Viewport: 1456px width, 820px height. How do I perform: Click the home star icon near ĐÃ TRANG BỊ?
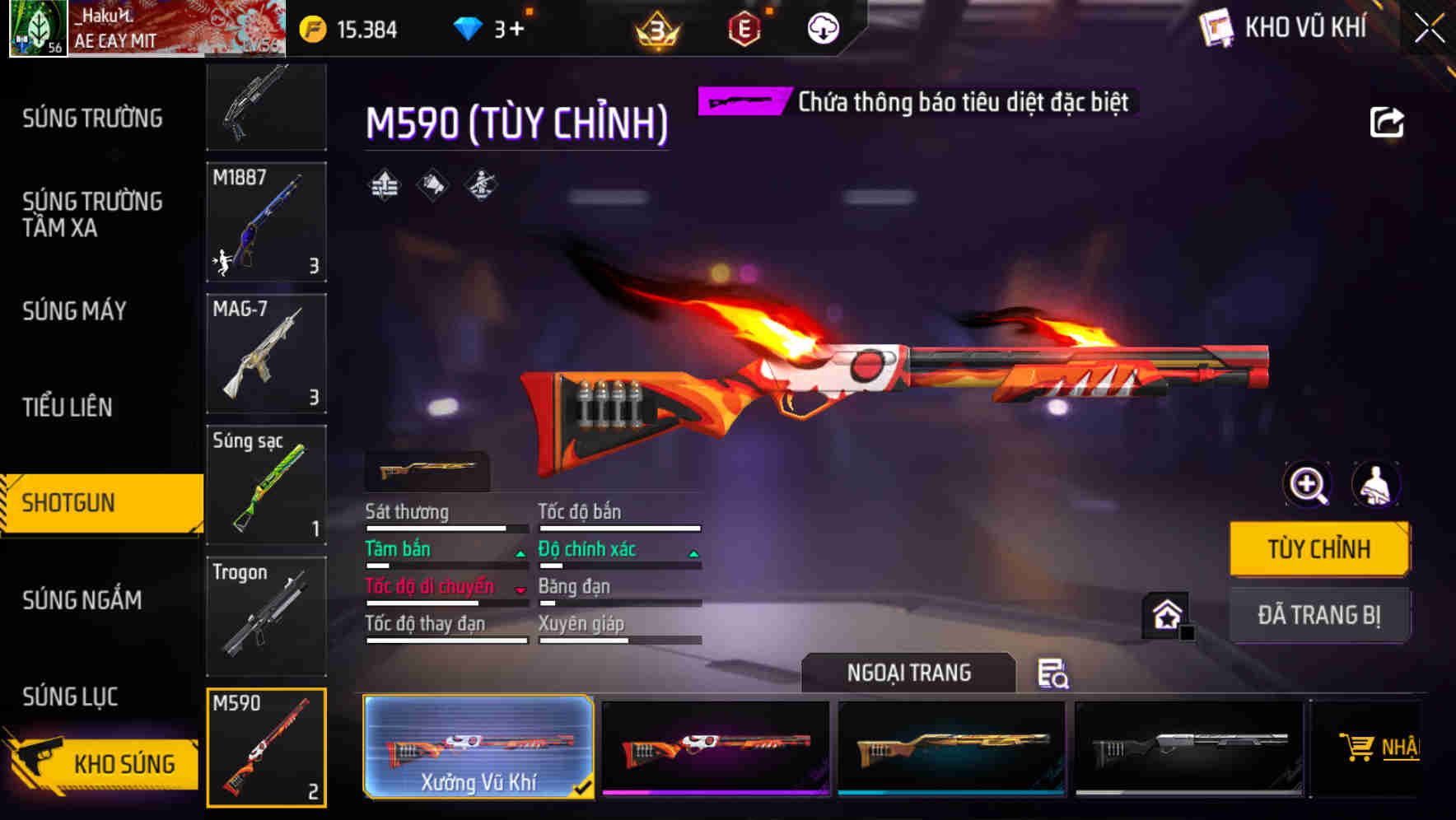pos(1165,614)
